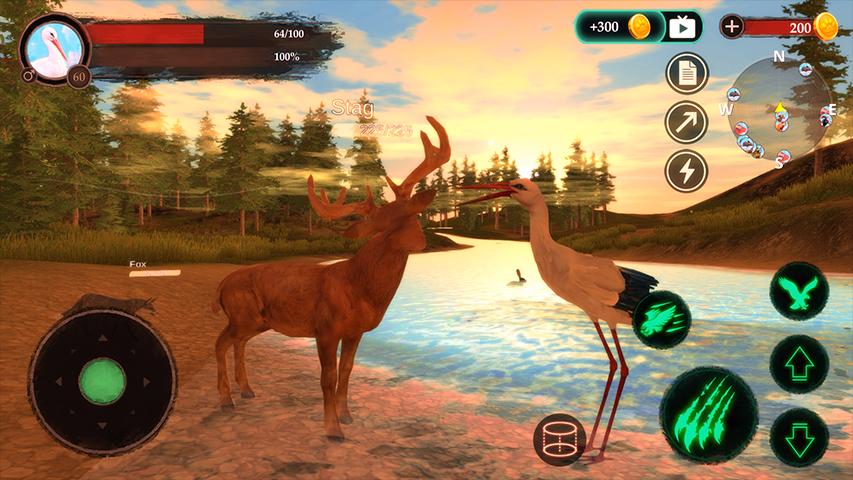The height and width of the screenshot is (480, 853).
Task: Open the compass minimap
Action: click(x=779, y=108)
